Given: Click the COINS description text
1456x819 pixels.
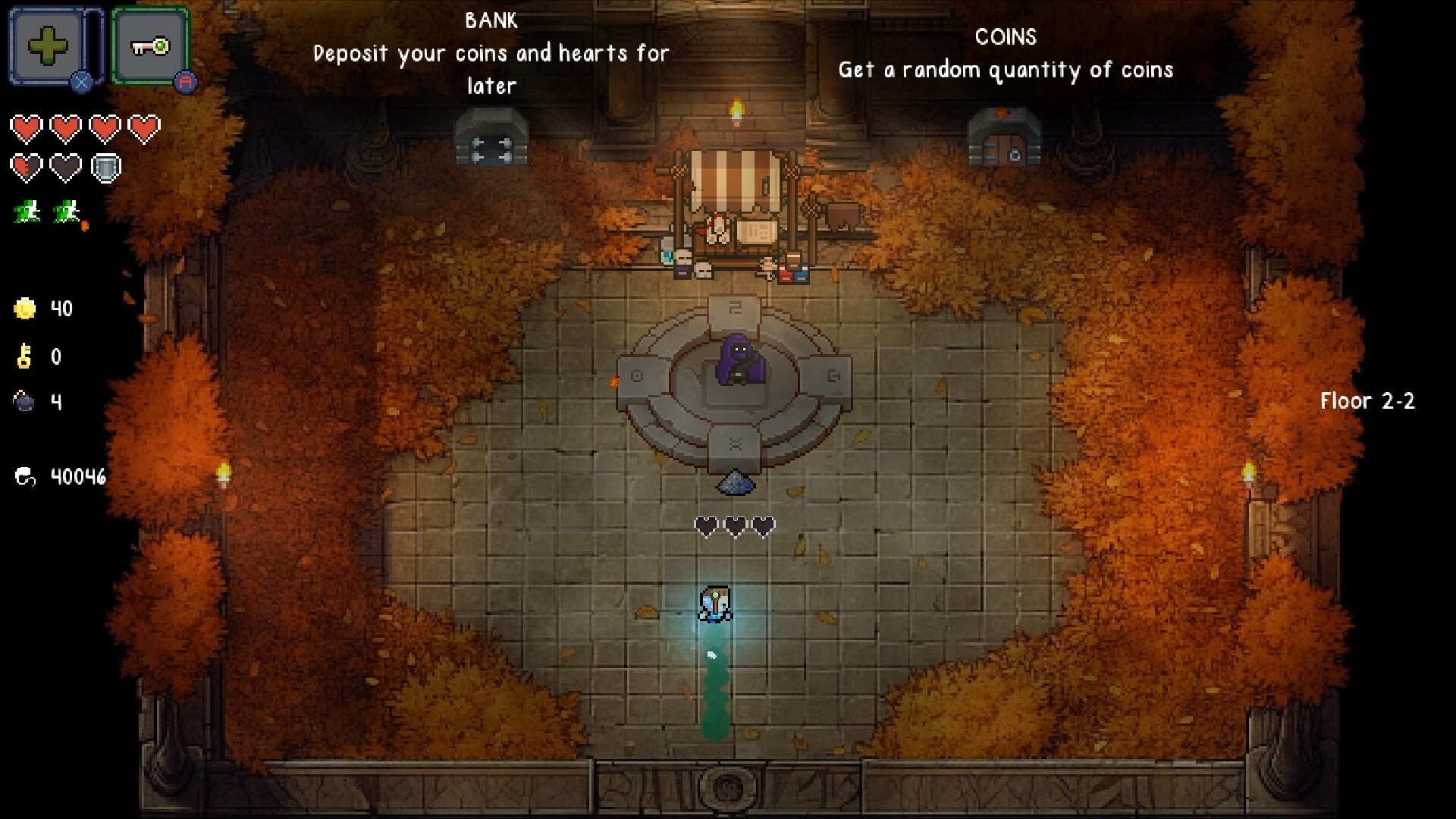Looking at the screenshot, I should tap(1006, 70).
